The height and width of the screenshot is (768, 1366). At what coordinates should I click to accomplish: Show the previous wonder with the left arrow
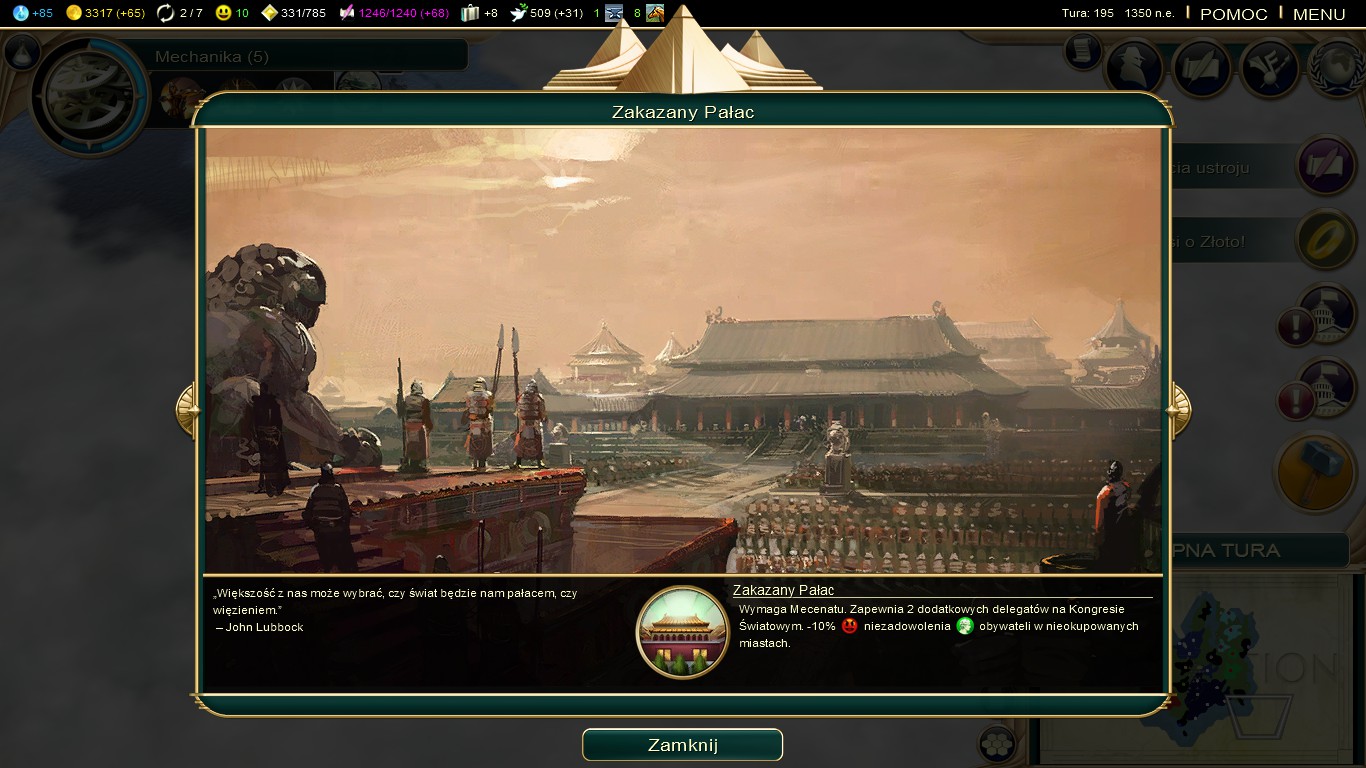[x=188, y=409]
